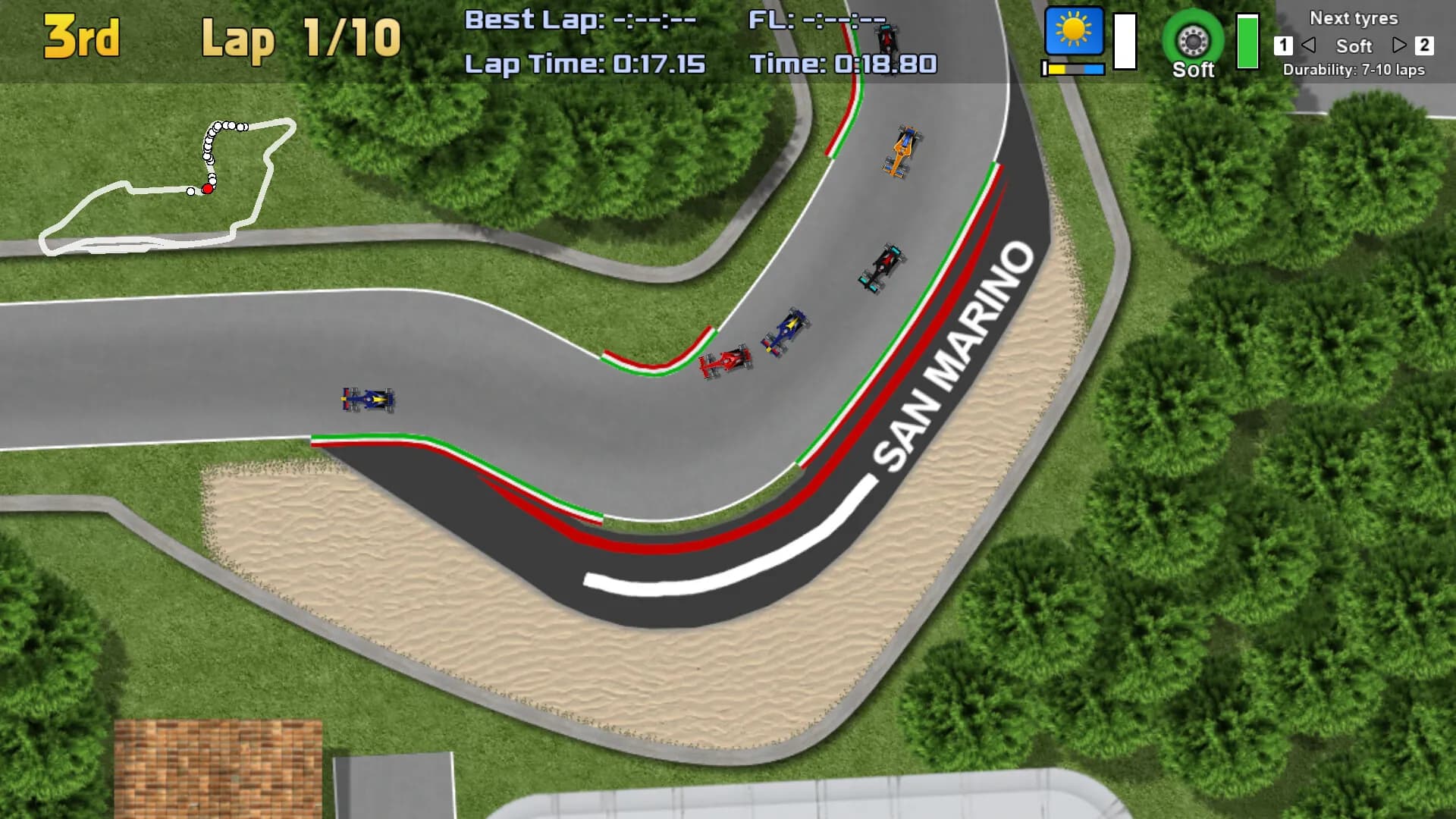Click the green Soft tyre icon

1193,41
